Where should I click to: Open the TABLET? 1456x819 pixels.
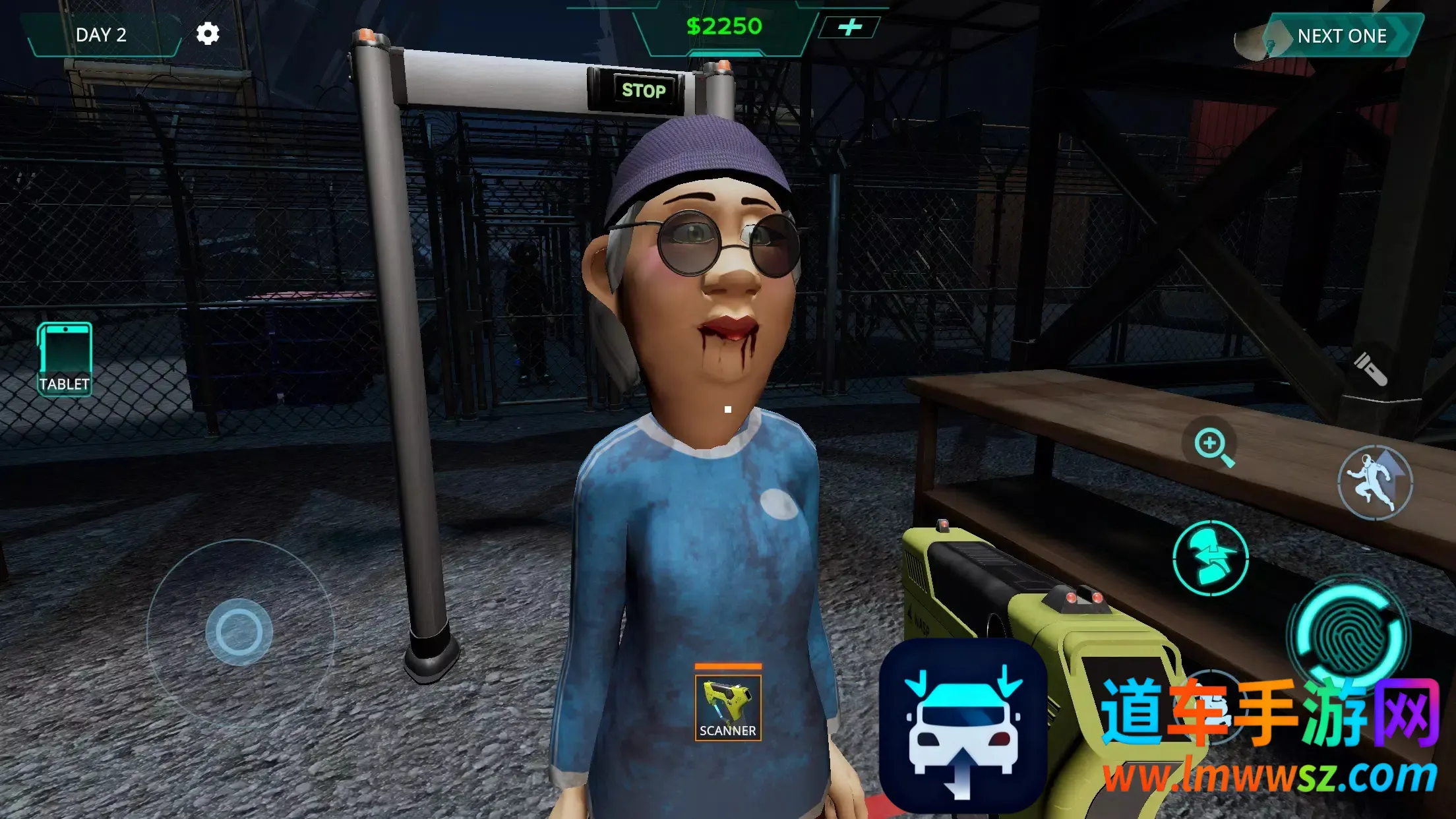(65, 359)
